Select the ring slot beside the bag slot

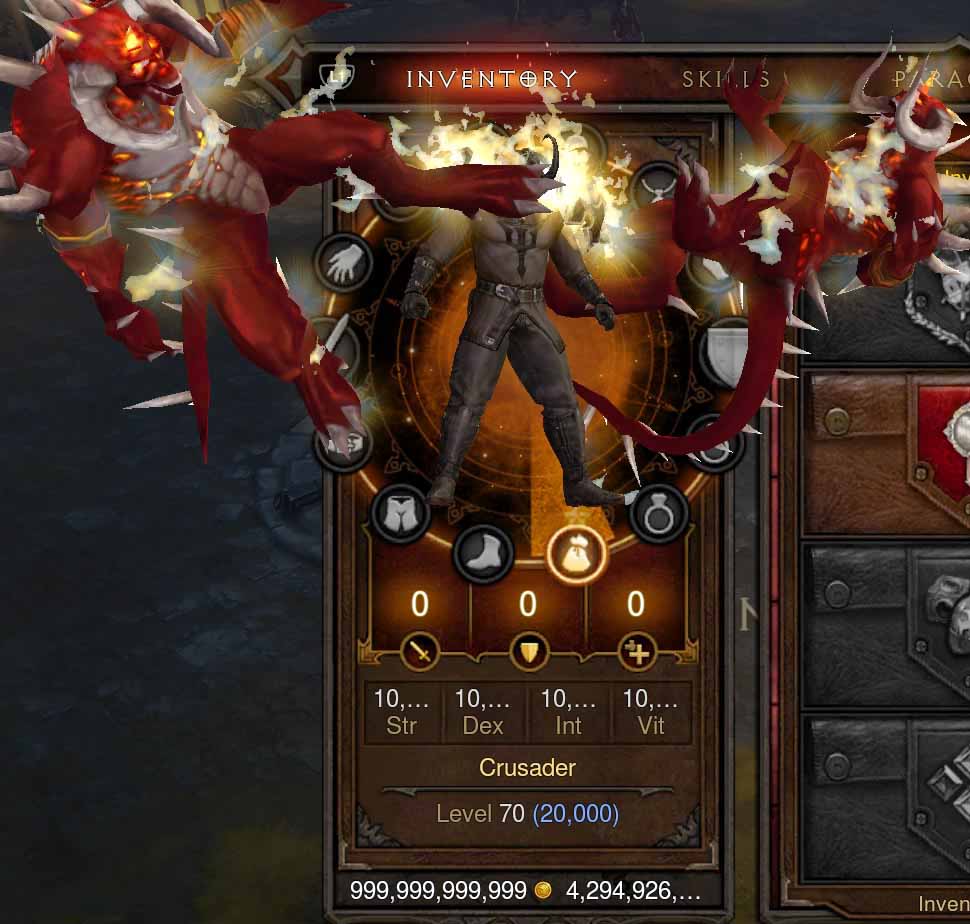659,514
